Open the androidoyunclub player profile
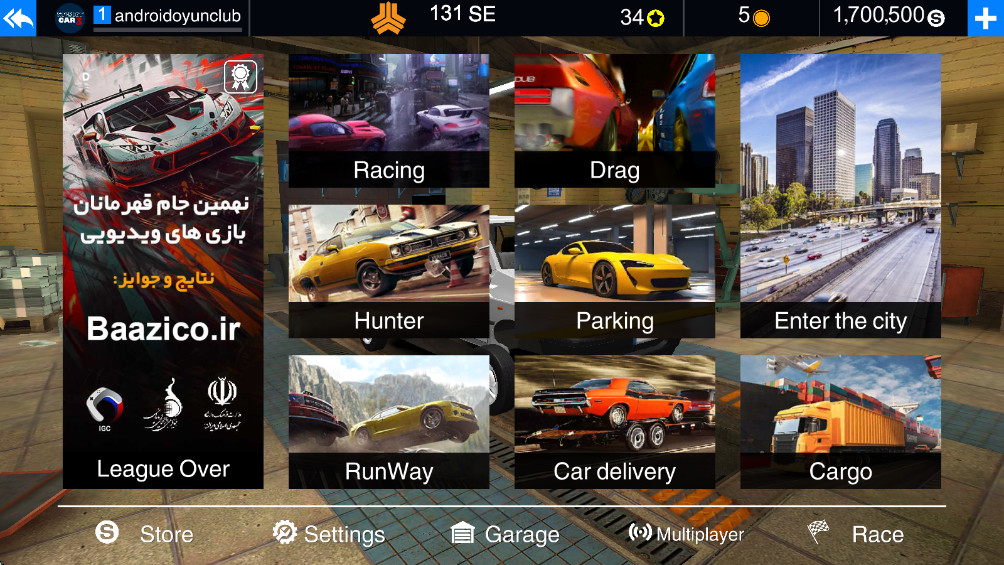Viewport: 1004px width, 565px height. [x=165, y=17]
